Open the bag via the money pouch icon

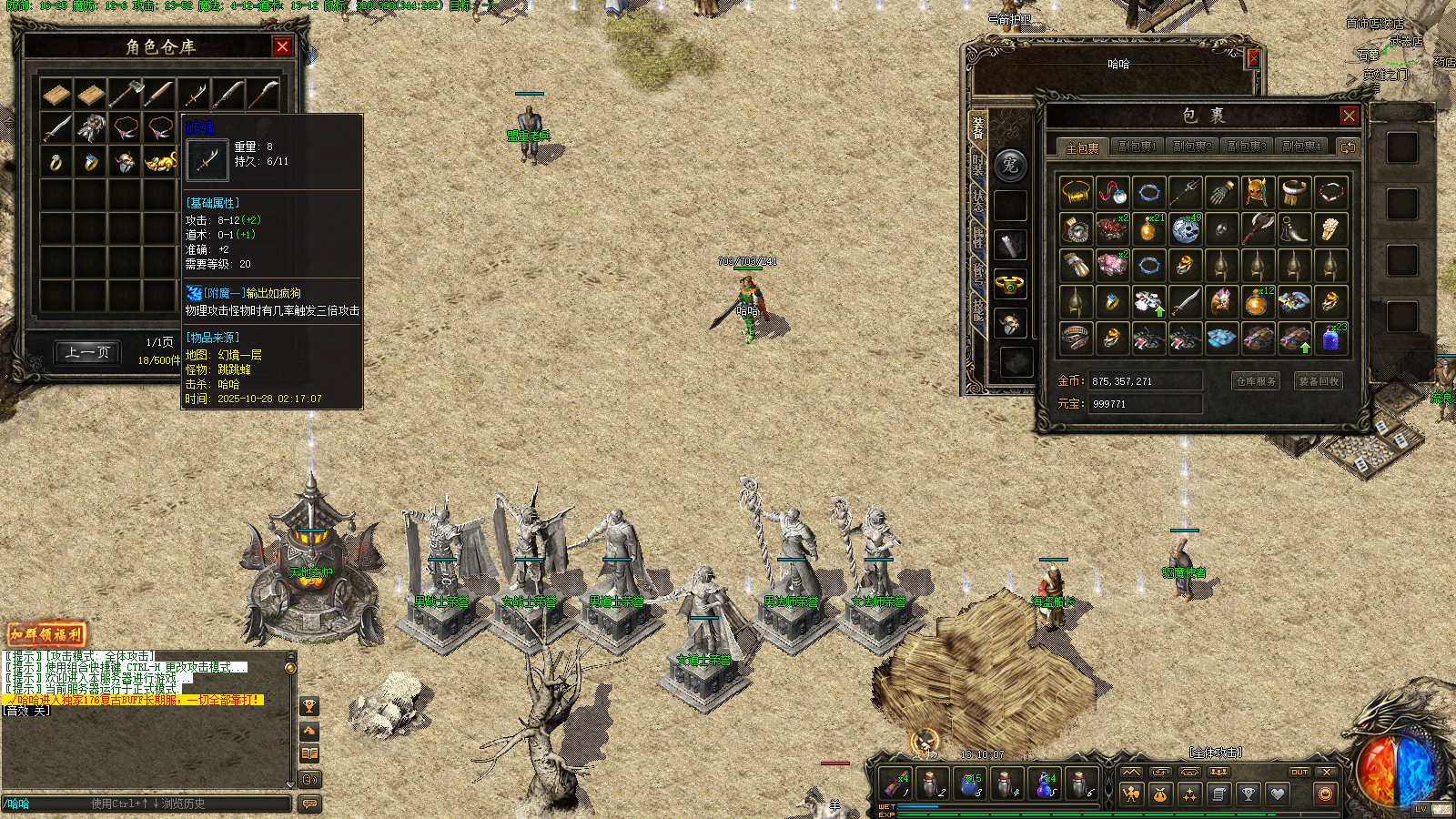(x=1160, y=794)
